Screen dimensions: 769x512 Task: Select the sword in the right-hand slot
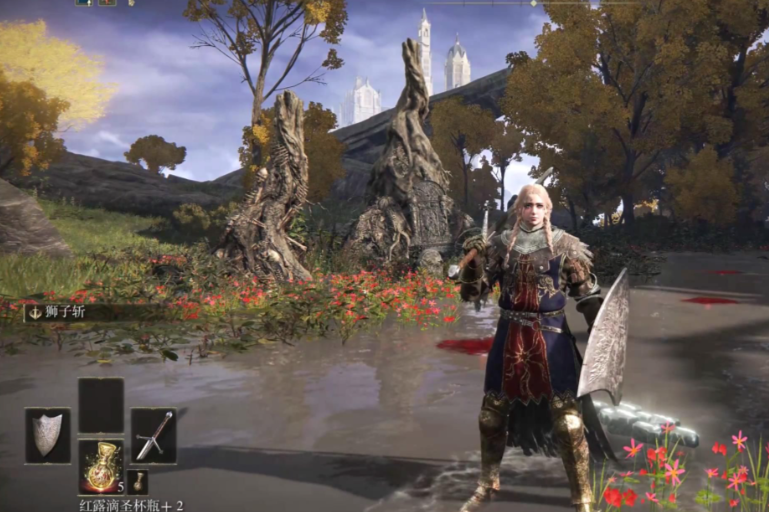(x=153, y=435)
